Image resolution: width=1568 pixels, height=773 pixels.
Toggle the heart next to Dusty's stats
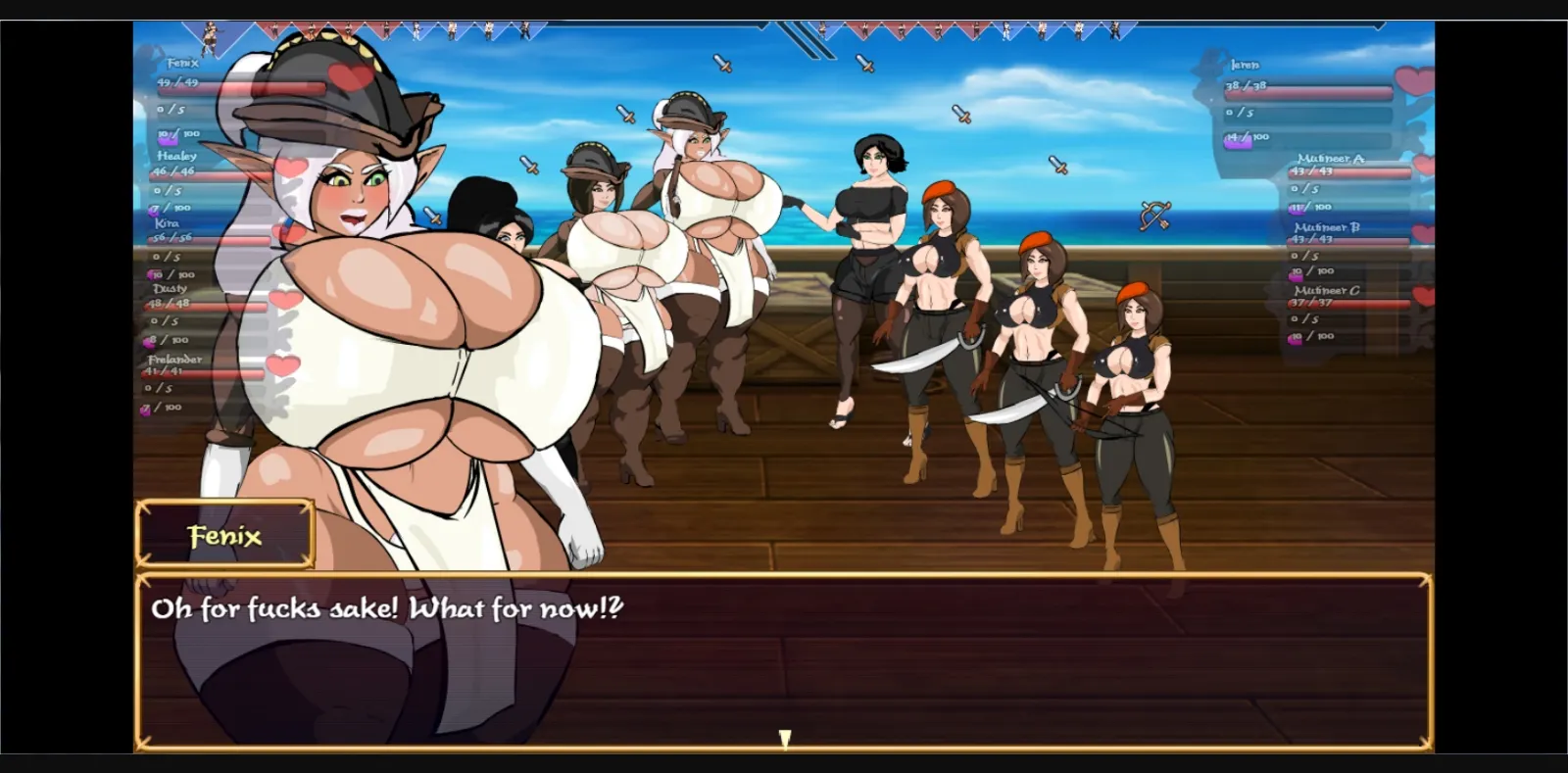point(284,297)
